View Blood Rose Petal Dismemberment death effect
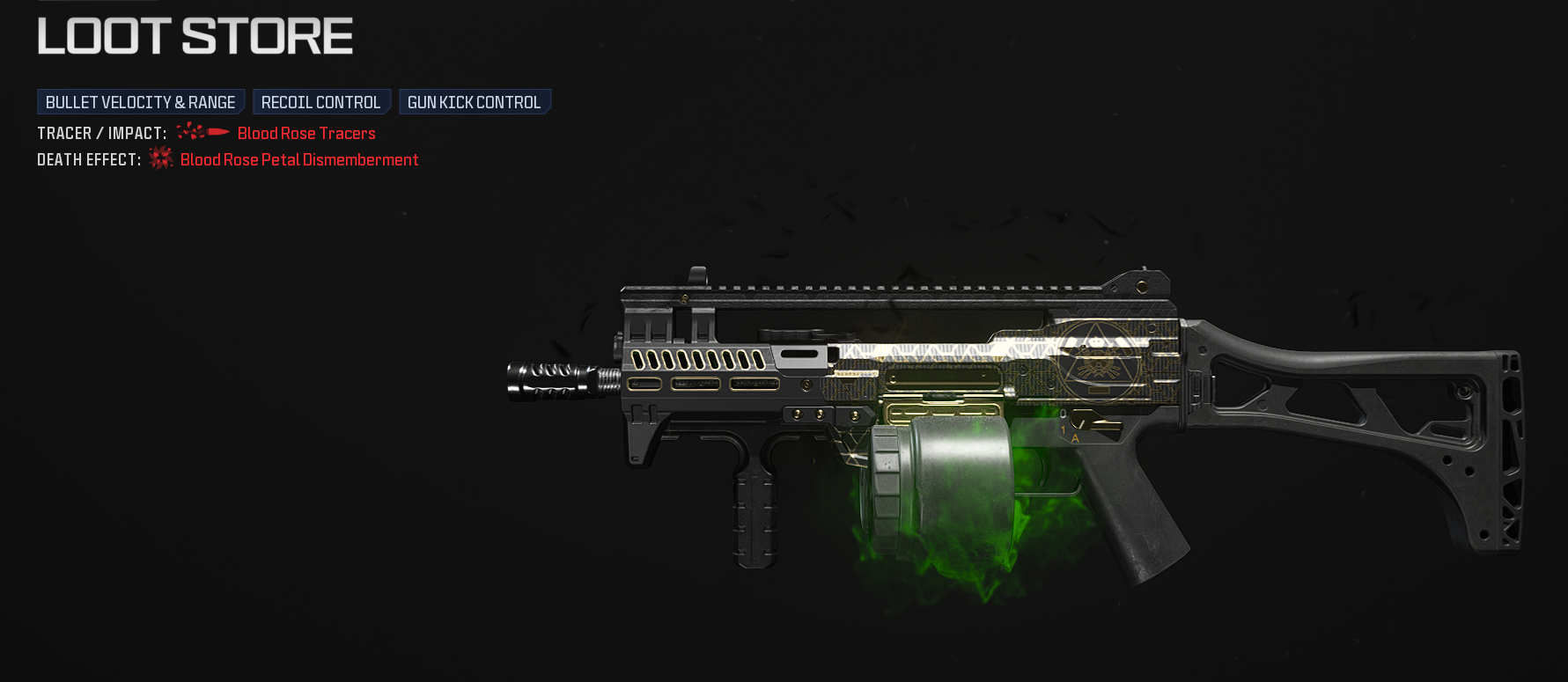1568x682 pixels. tap(299, 160)
